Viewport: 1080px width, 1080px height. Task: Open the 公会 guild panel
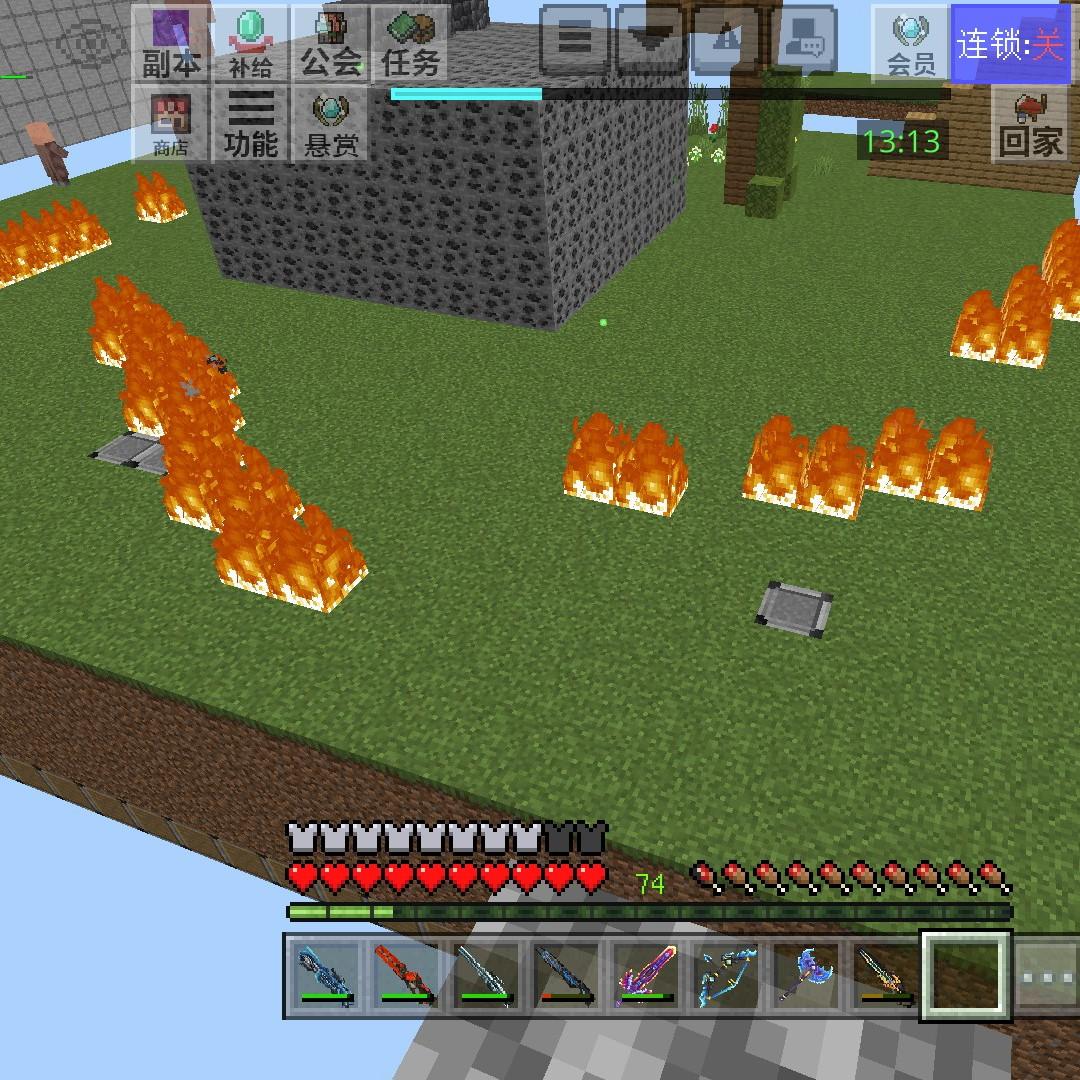330,43
